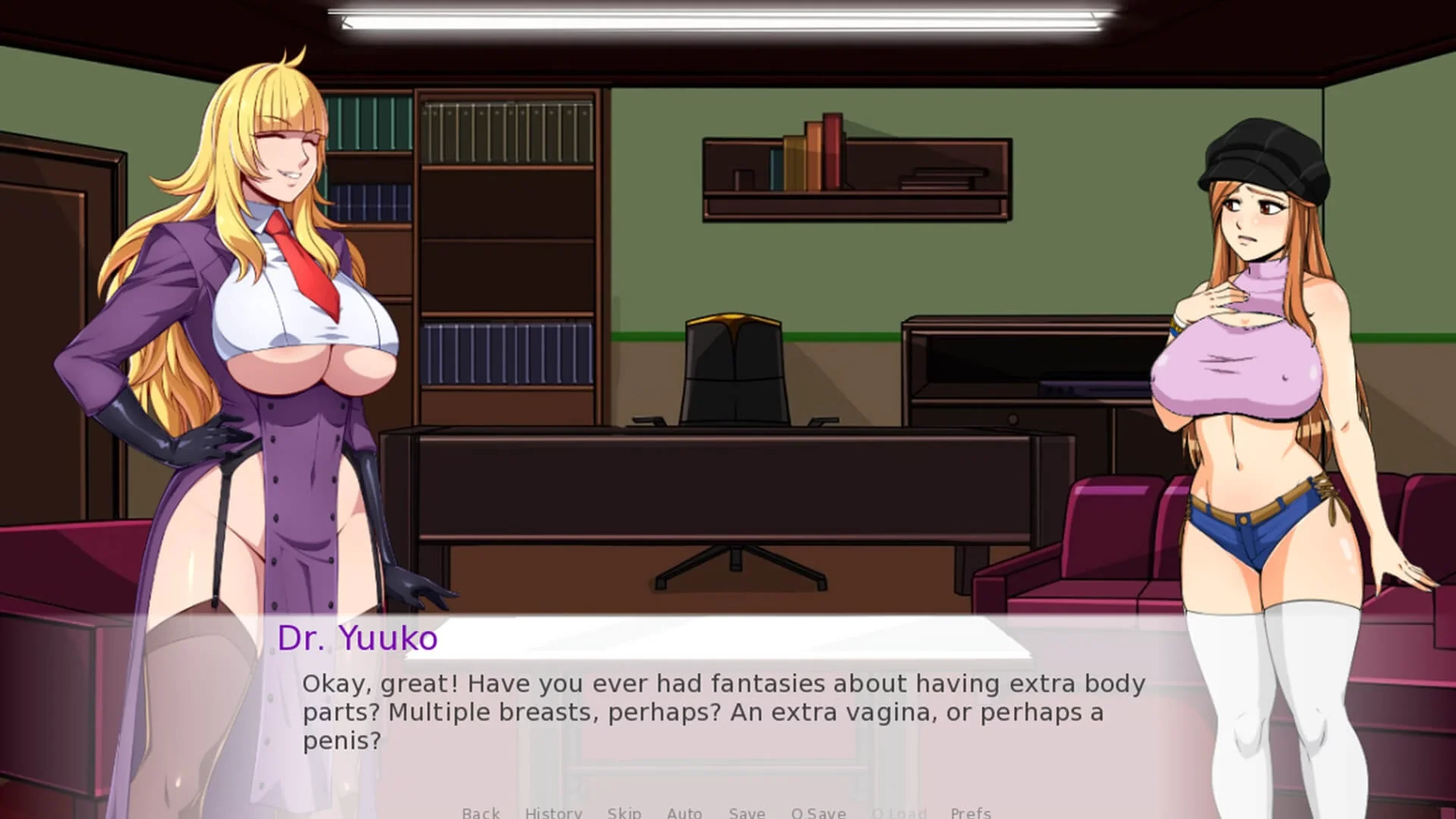Open the dialogue History log
This screenshot has height=819, width=1456.
click(x=553, y=812)
